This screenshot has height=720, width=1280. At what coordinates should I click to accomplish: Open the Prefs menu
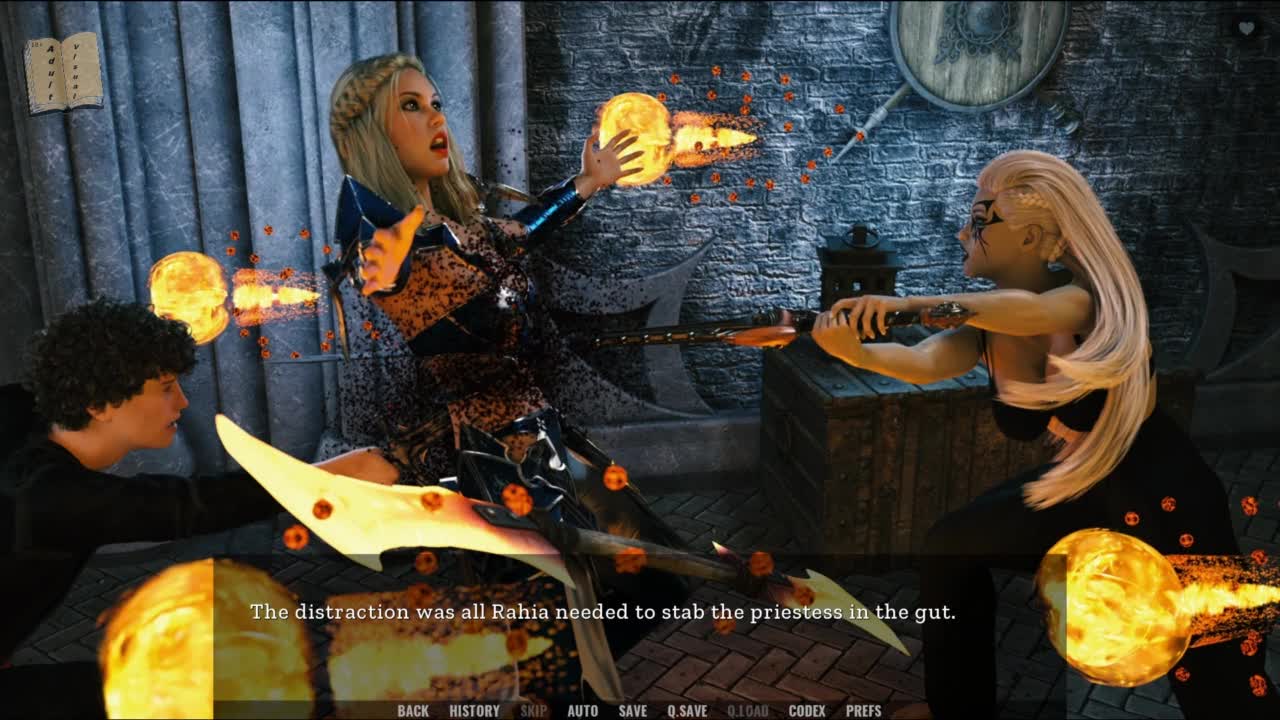tap(863, 711)
